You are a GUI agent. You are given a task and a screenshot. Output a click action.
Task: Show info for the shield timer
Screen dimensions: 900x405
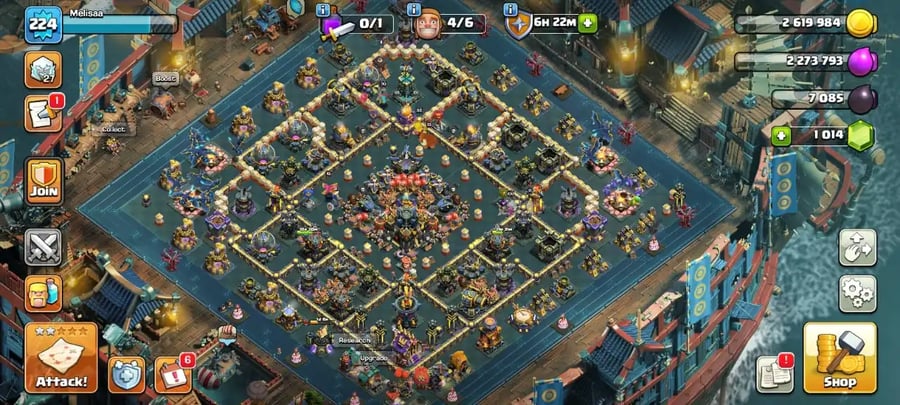[511, 10]
